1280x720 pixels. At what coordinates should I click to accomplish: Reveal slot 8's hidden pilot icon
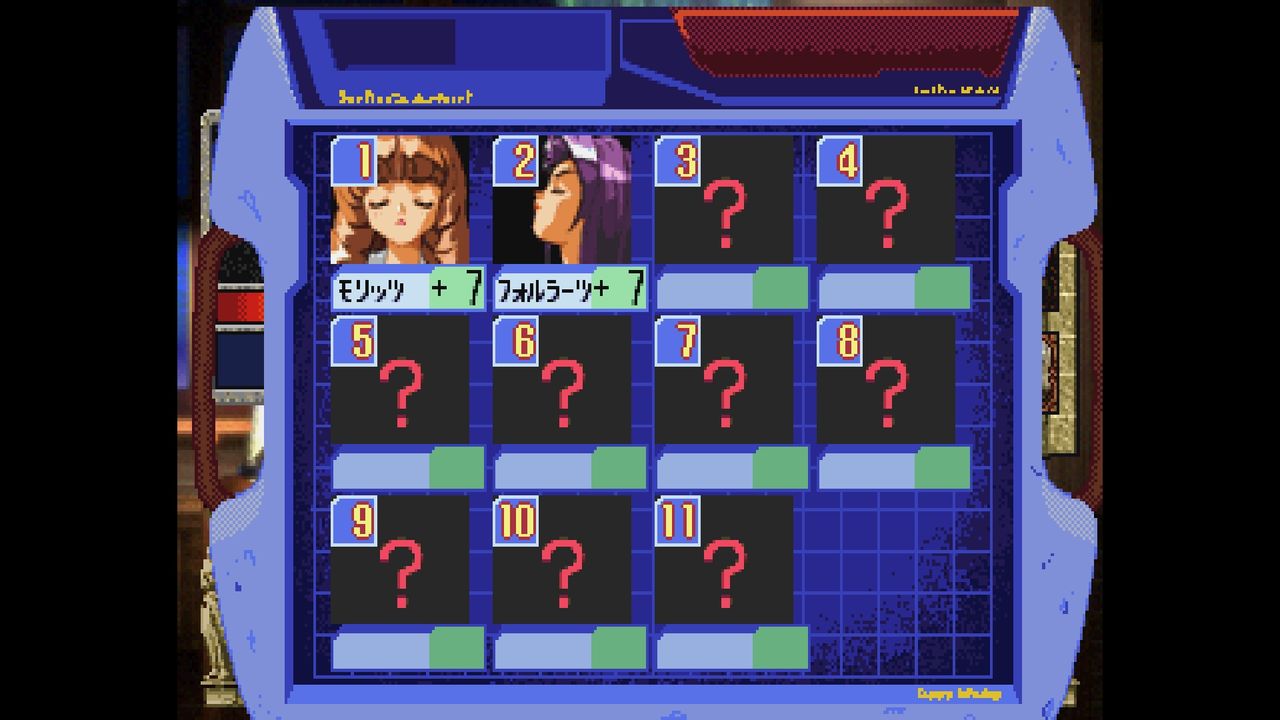(x=886, y=390)
